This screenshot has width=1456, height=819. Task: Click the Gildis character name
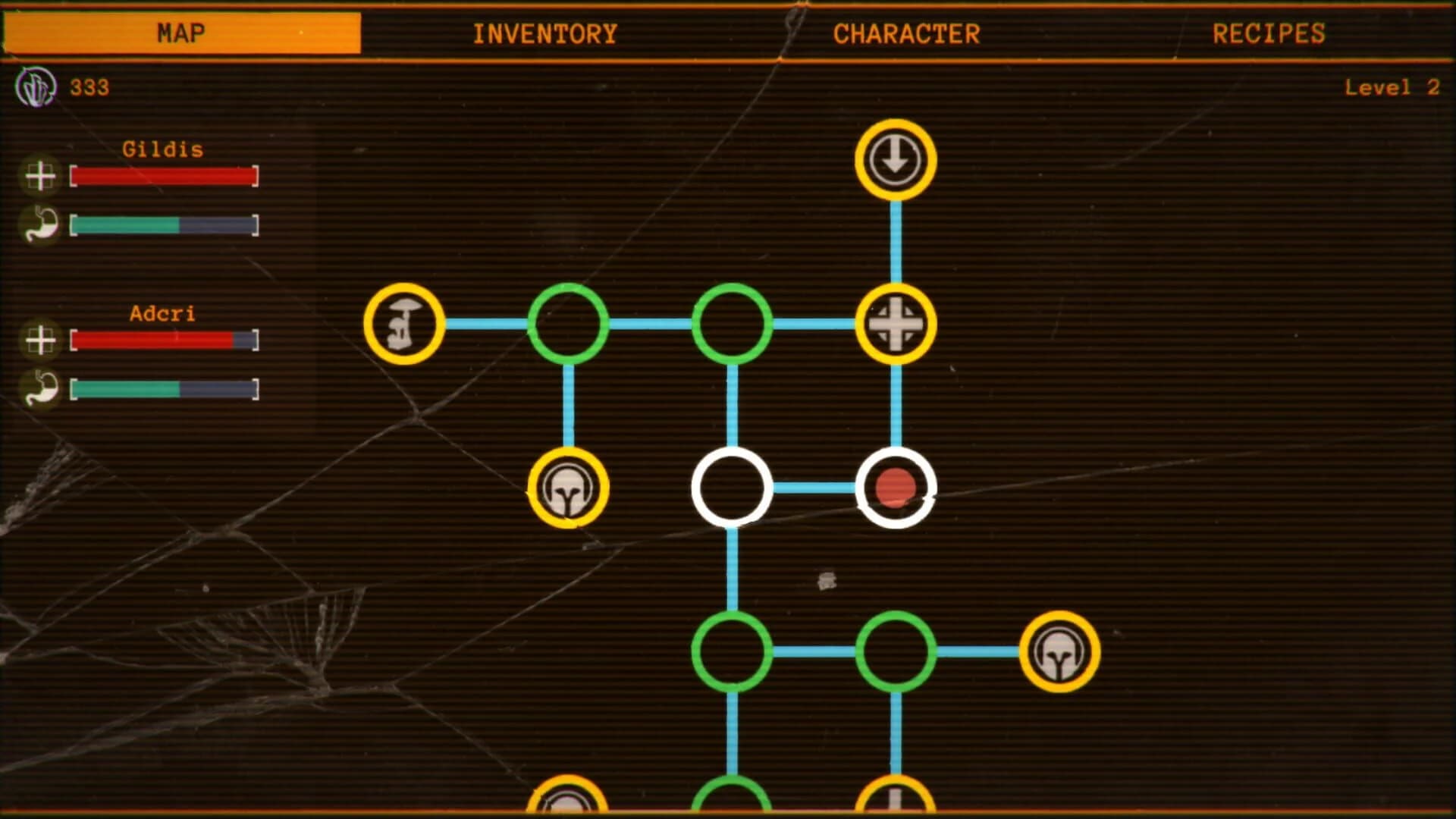click(162, 149)
